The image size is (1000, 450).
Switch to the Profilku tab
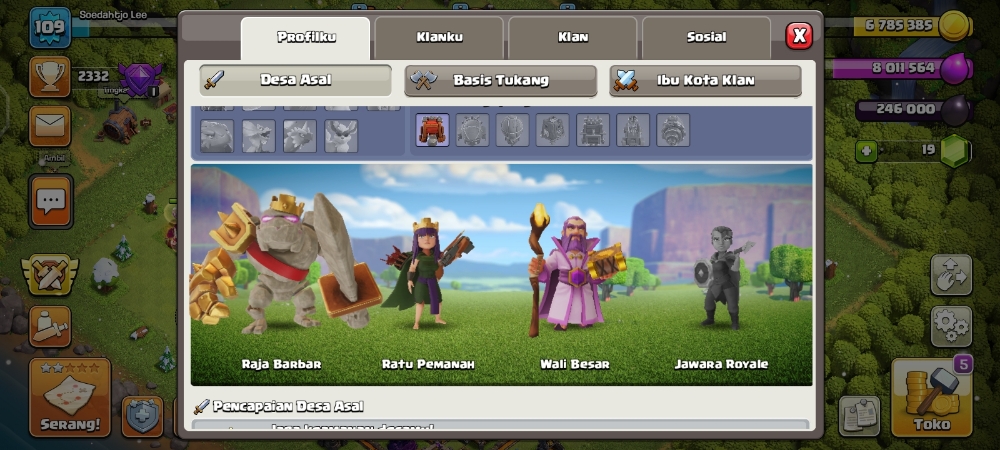coord(305,38)
